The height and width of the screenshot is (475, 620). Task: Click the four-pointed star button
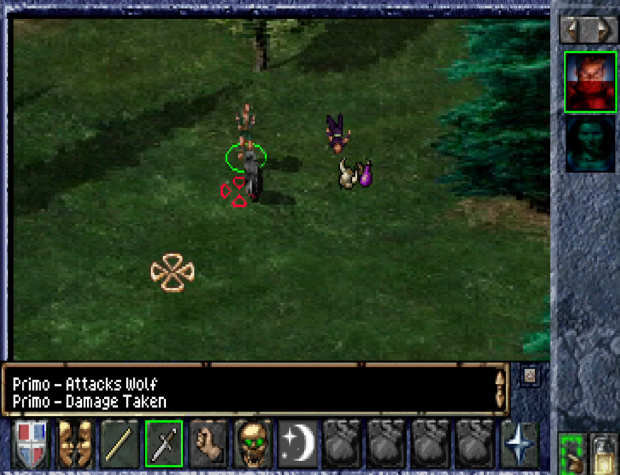(520, 442)
